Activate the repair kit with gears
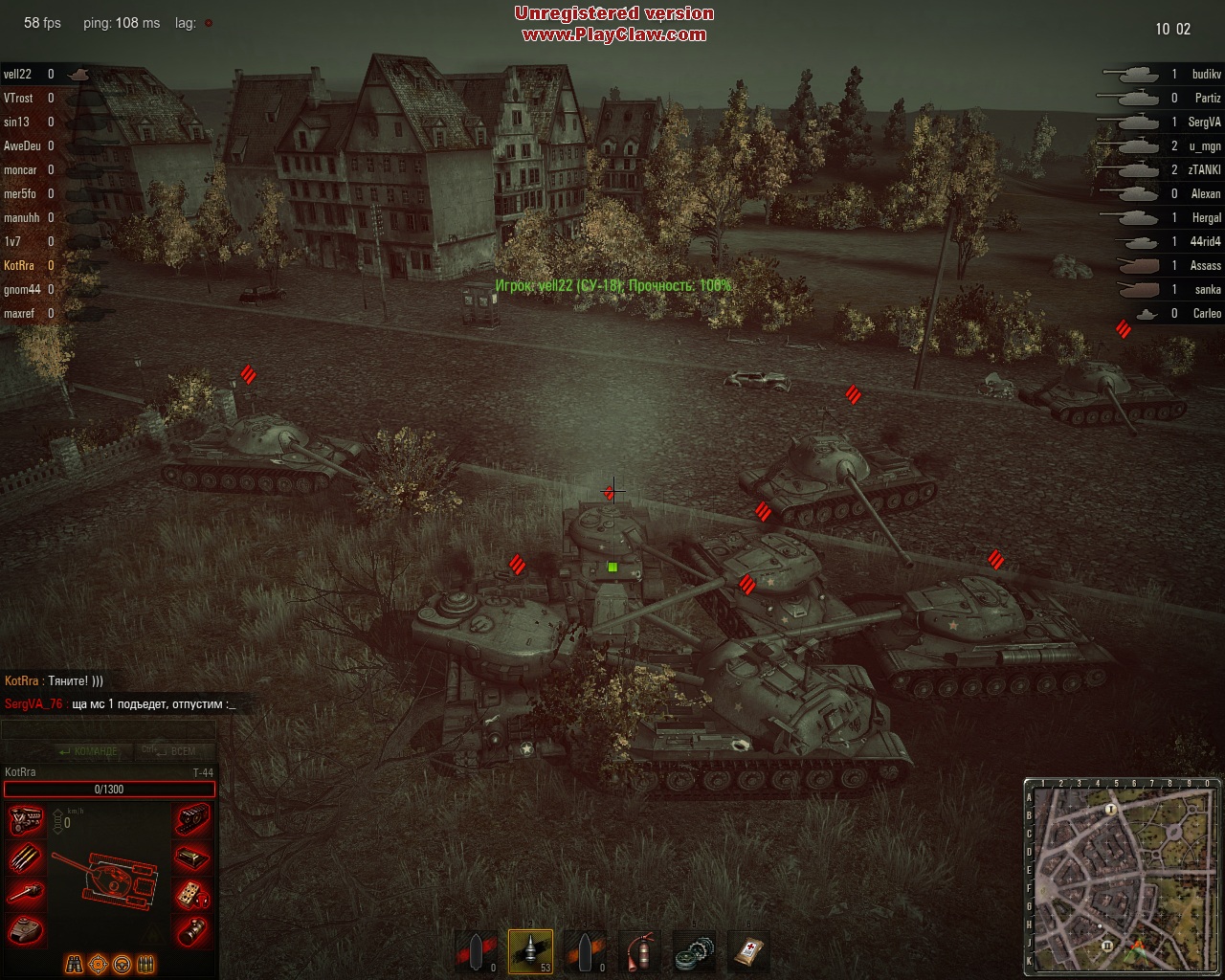The height and width of the screenshot is (980, 1225). [694, 951]
